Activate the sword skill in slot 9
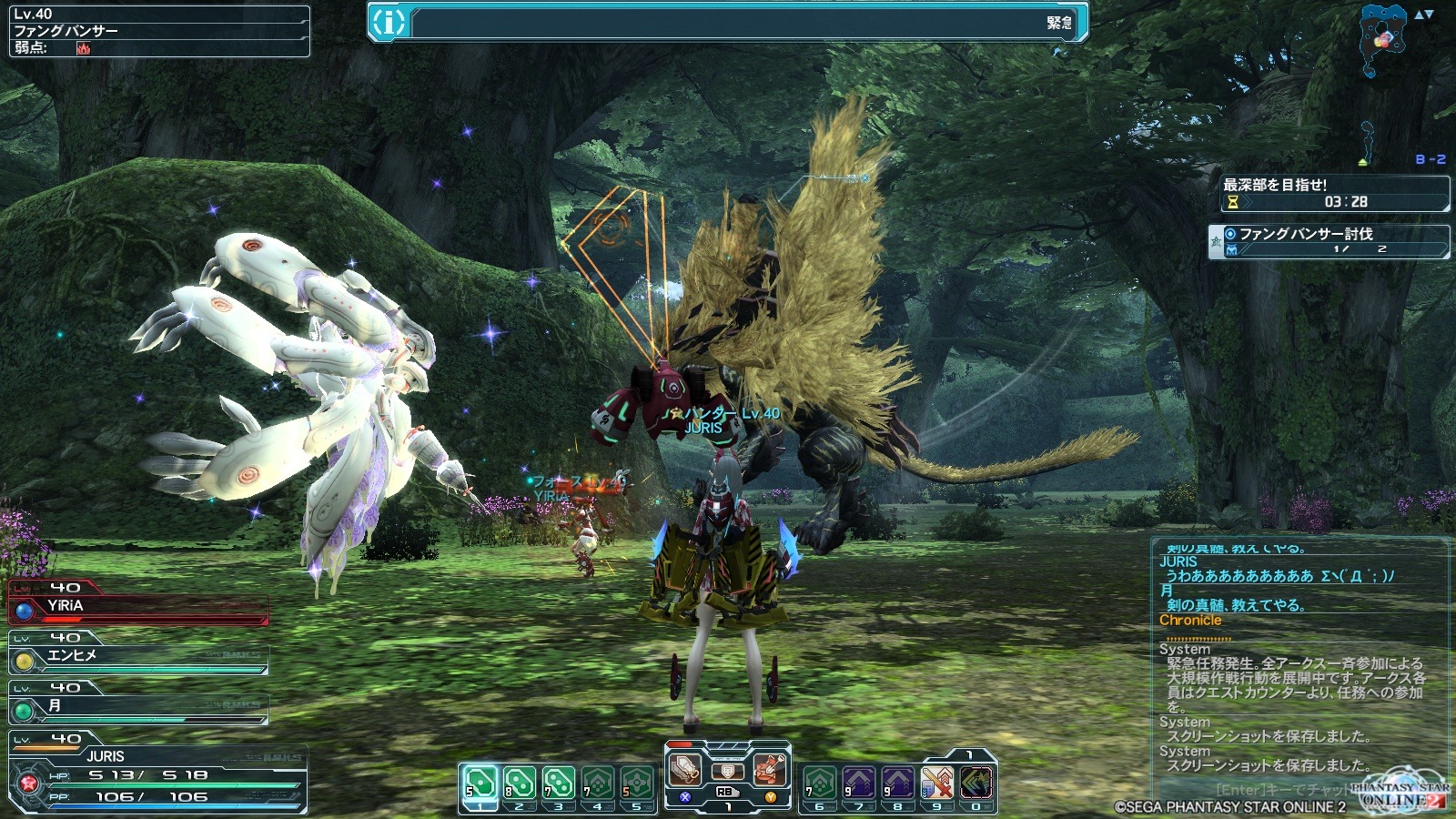Viewport: 1456px width, 819px height. click(936, 783)
